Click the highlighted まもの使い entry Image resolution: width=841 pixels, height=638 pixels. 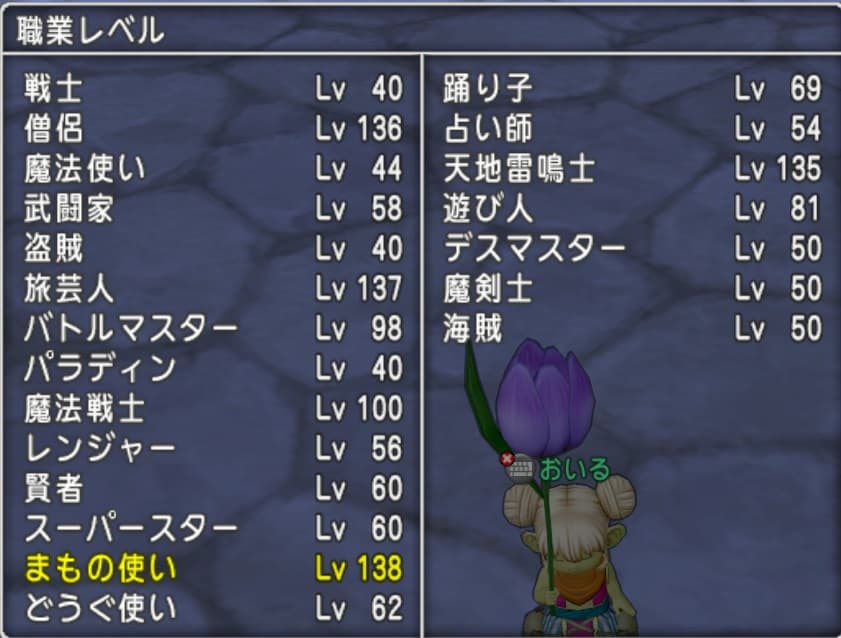(99, 569)
